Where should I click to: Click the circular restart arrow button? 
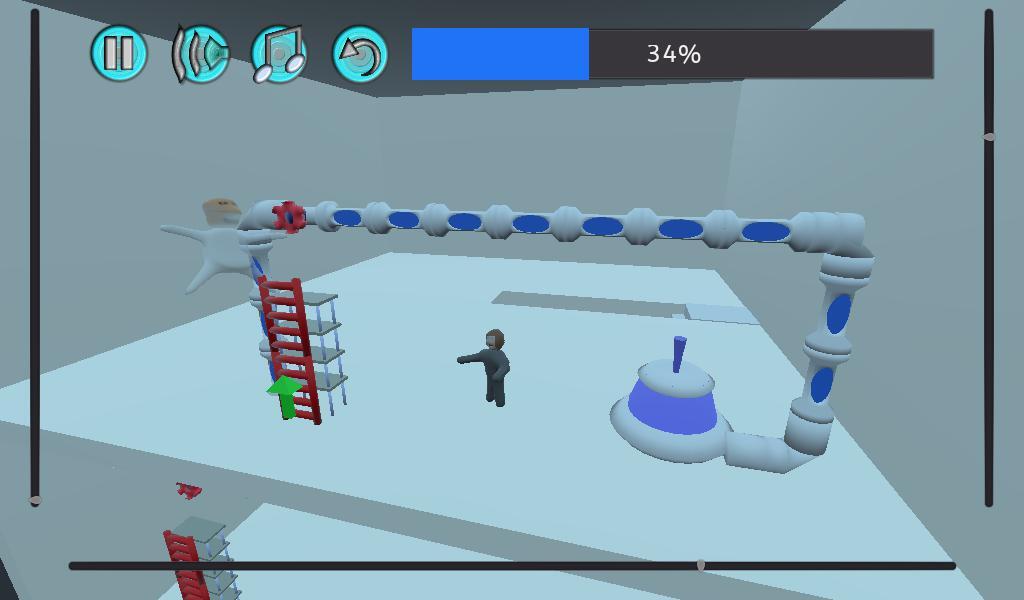click(x=359, y=53)
